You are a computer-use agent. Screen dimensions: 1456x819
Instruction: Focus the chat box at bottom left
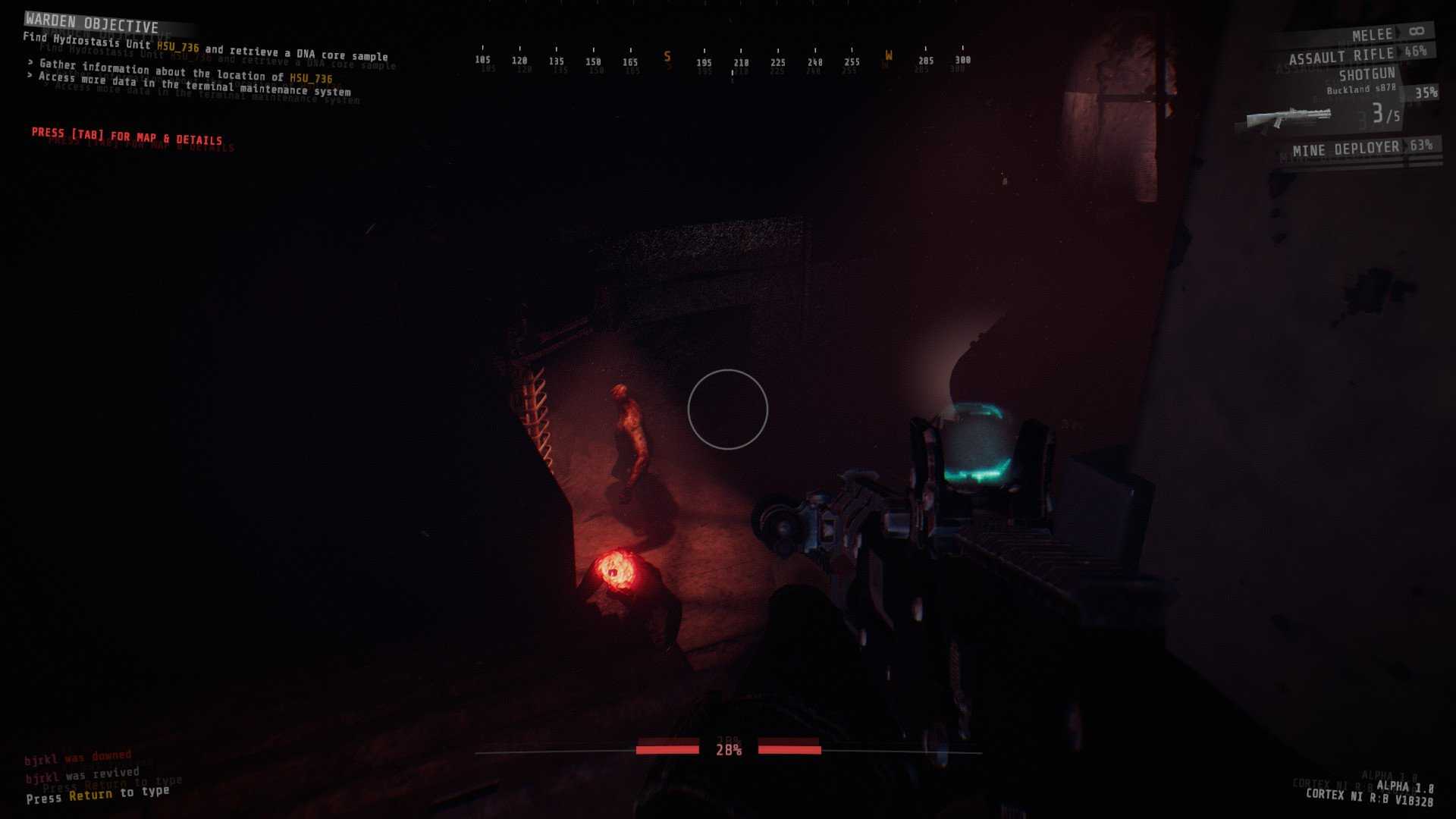[x=97, y=794]
